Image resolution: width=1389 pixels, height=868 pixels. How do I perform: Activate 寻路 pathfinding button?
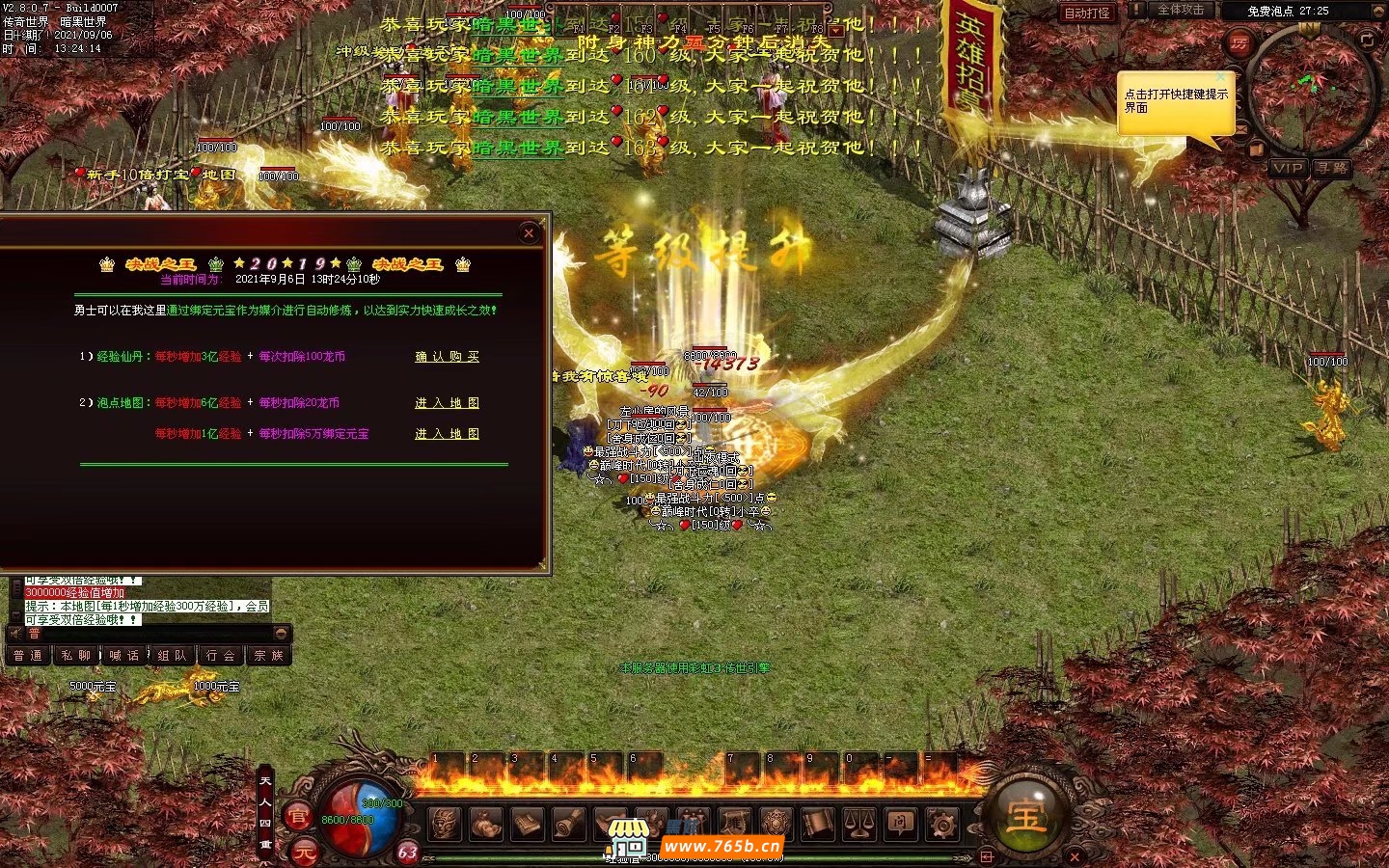click(x=1332, y=168)
